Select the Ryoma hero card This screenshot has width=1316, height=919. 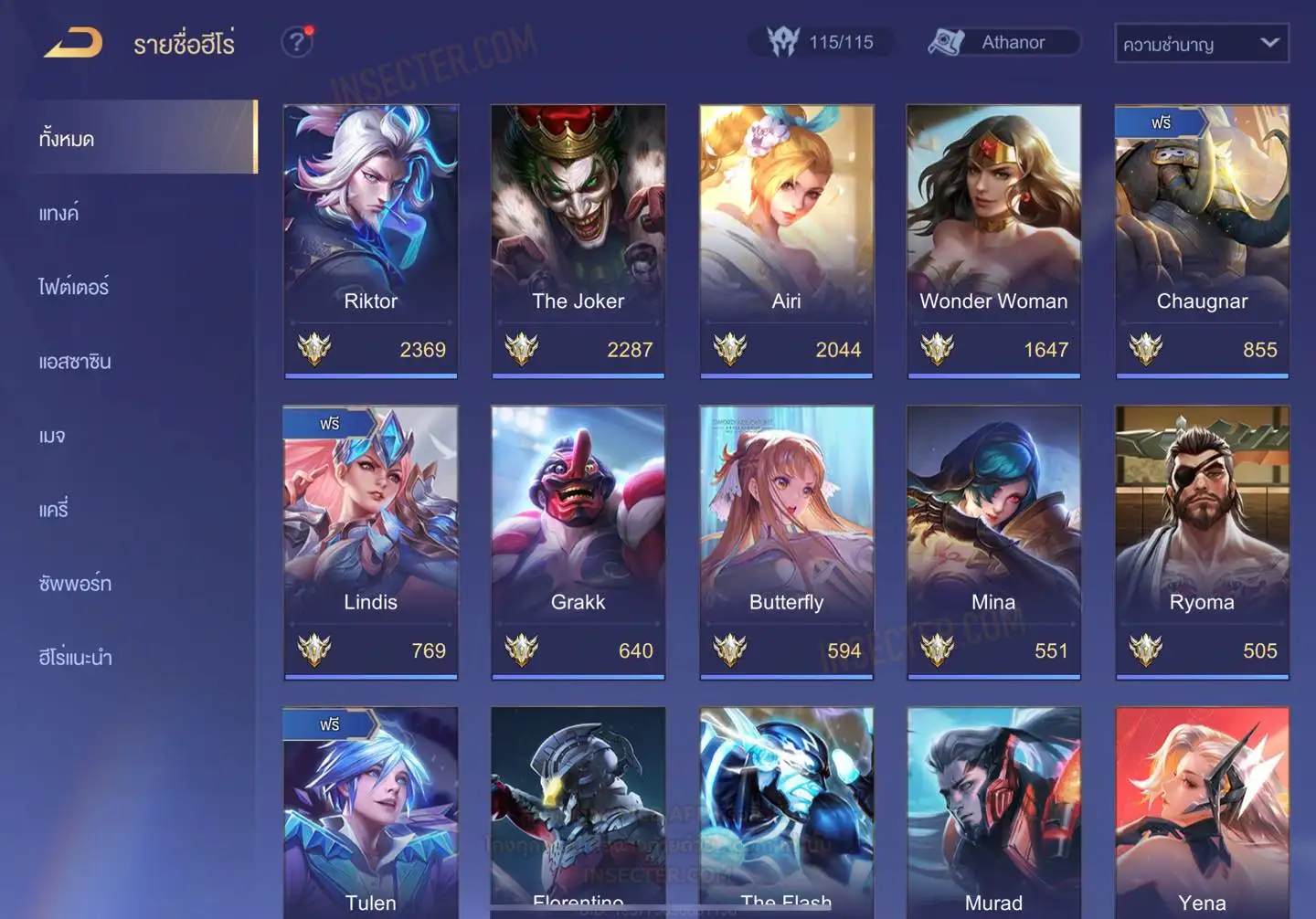click(1202, 541)
